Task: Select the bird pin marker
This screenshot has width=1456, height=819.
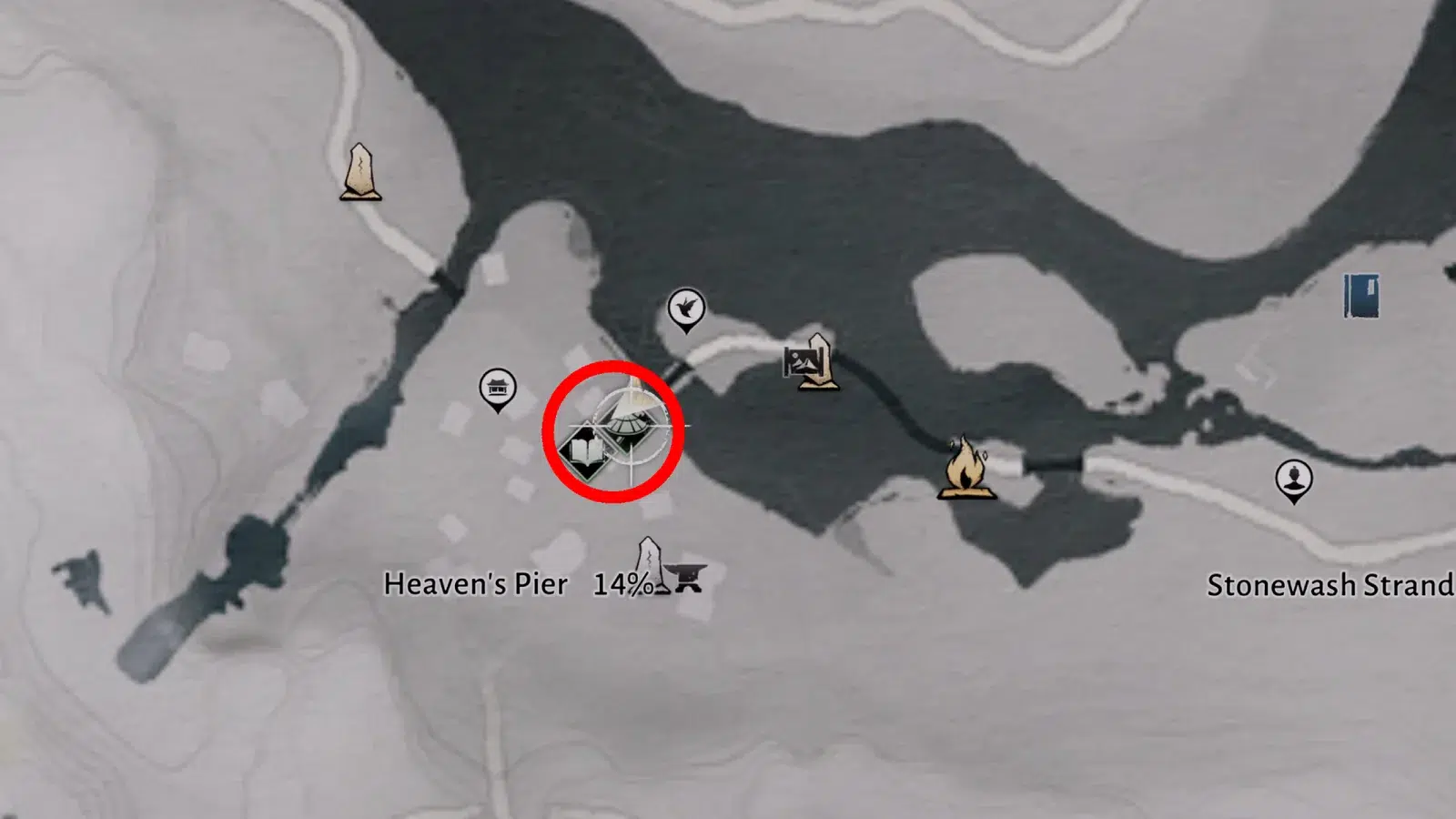Action: pyautogui.click(x=686, y=308)
